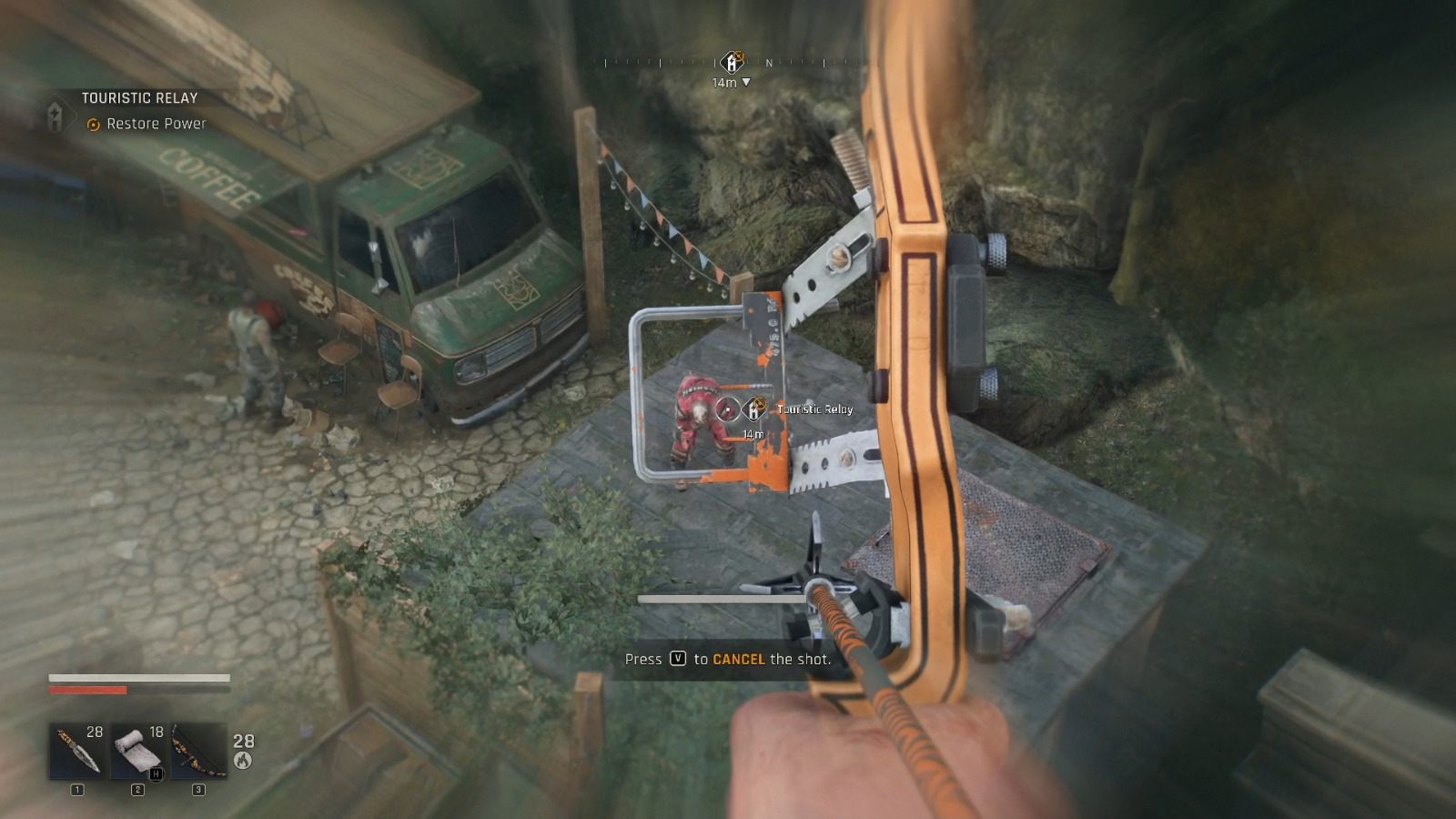Click the red stamina bar above the hotbar
The image size is (1456, 819).
[88, 691]
